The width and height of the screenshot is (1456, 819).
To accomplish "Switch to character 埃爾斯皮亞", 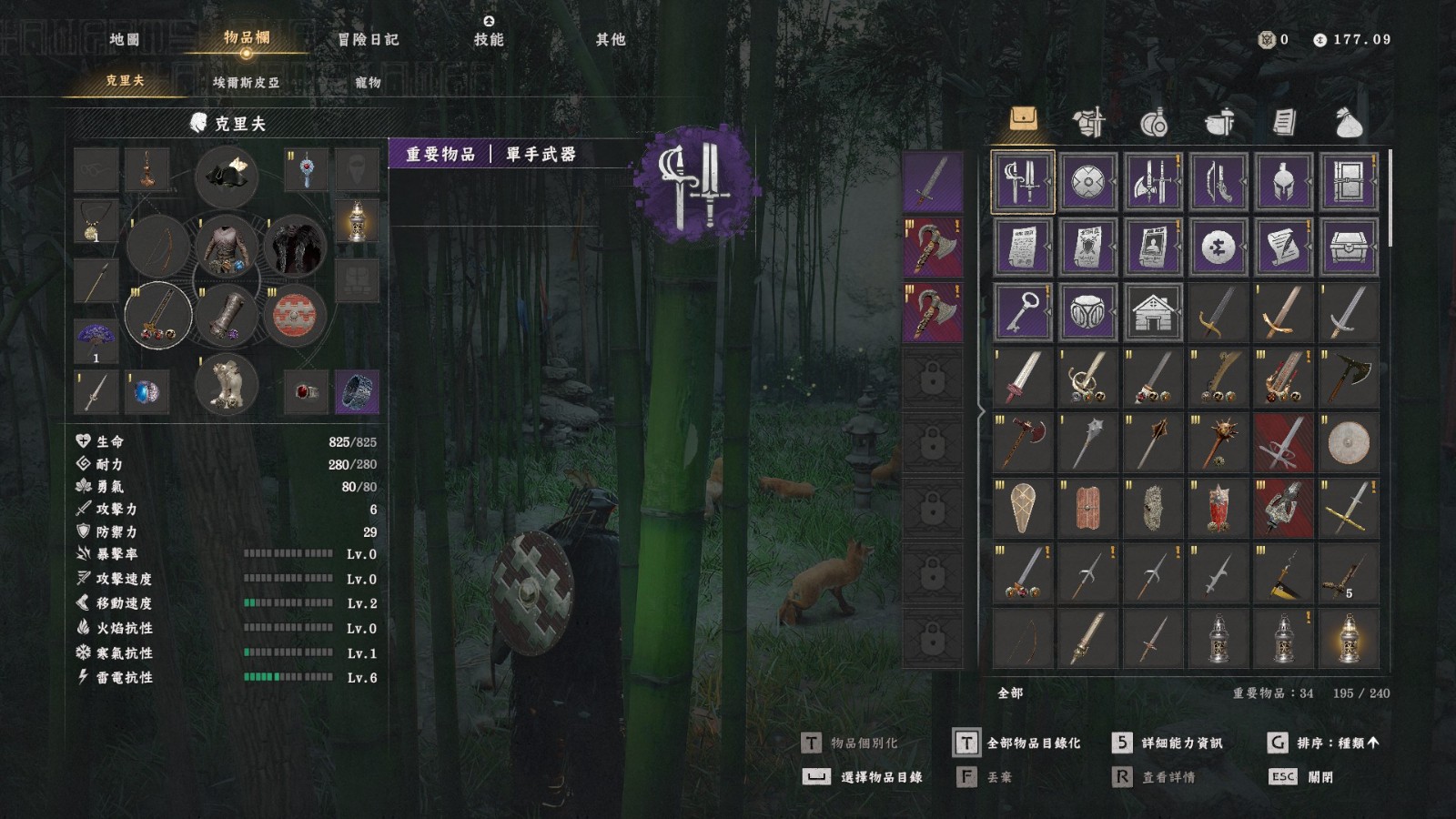I will [x=246, y=82].
